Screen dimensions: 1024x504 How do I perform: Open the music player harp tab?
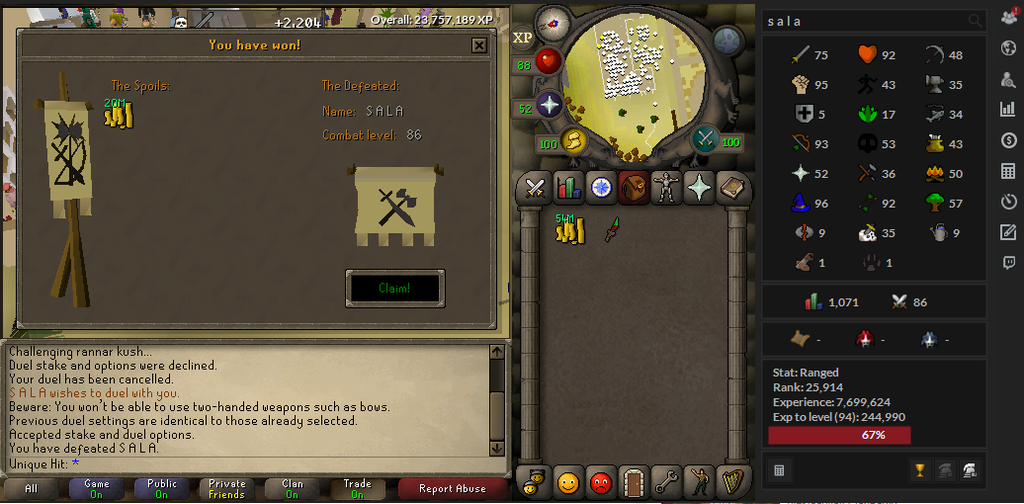(733, 481)
